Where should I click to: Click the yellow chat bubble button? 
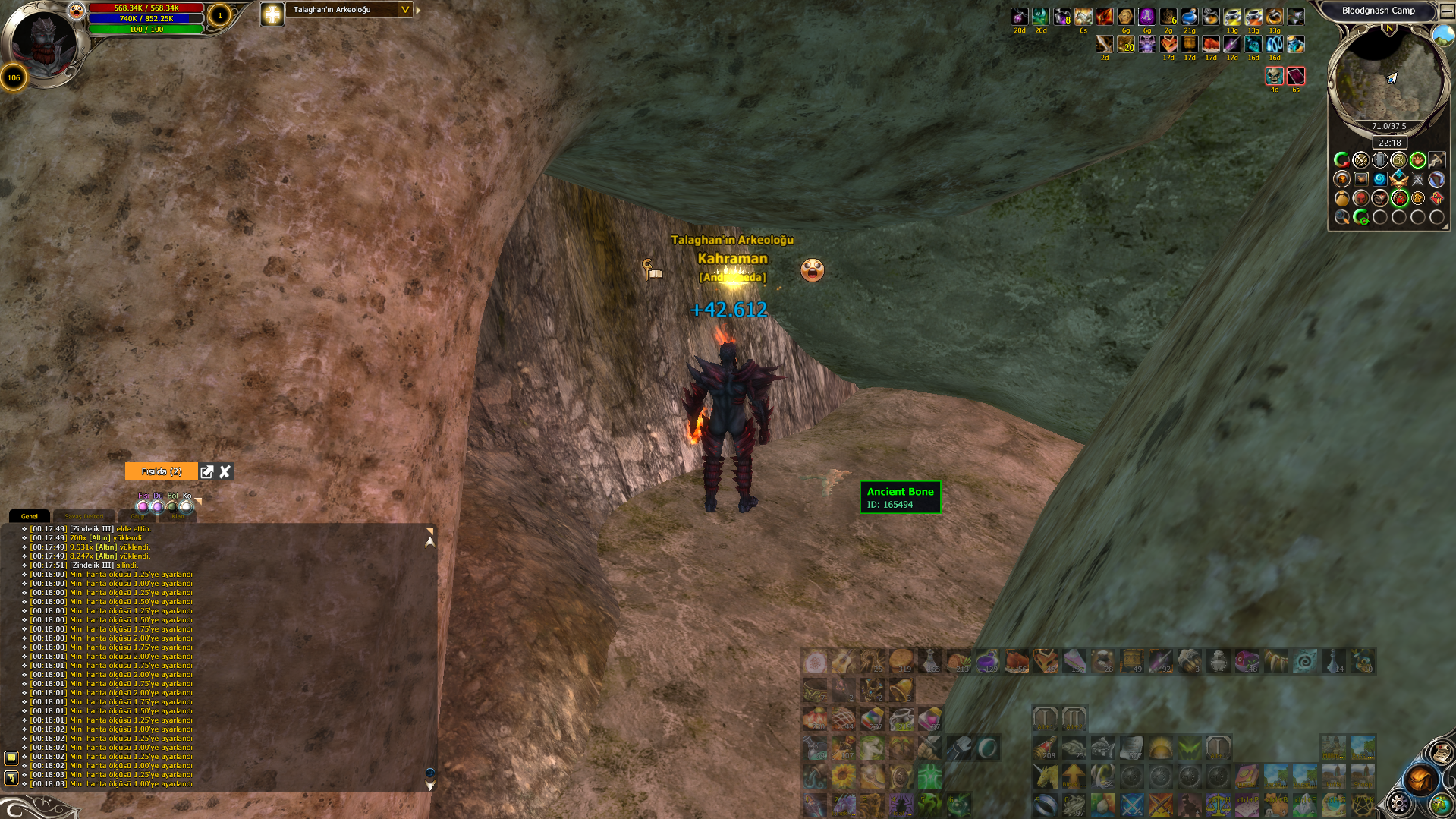point(11,758)
